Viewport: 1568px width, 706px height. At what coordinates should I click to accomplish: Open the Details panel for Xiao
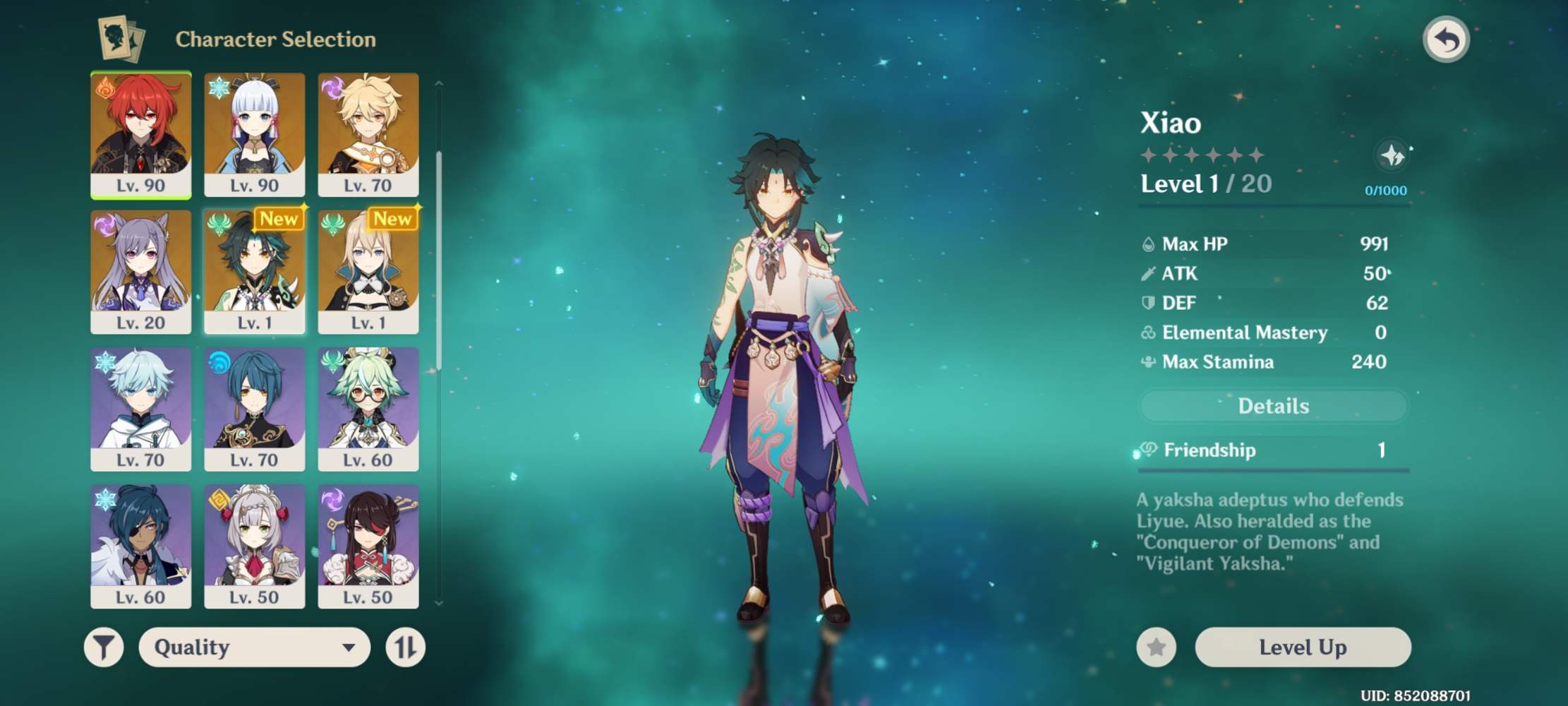pos(1272,405)
